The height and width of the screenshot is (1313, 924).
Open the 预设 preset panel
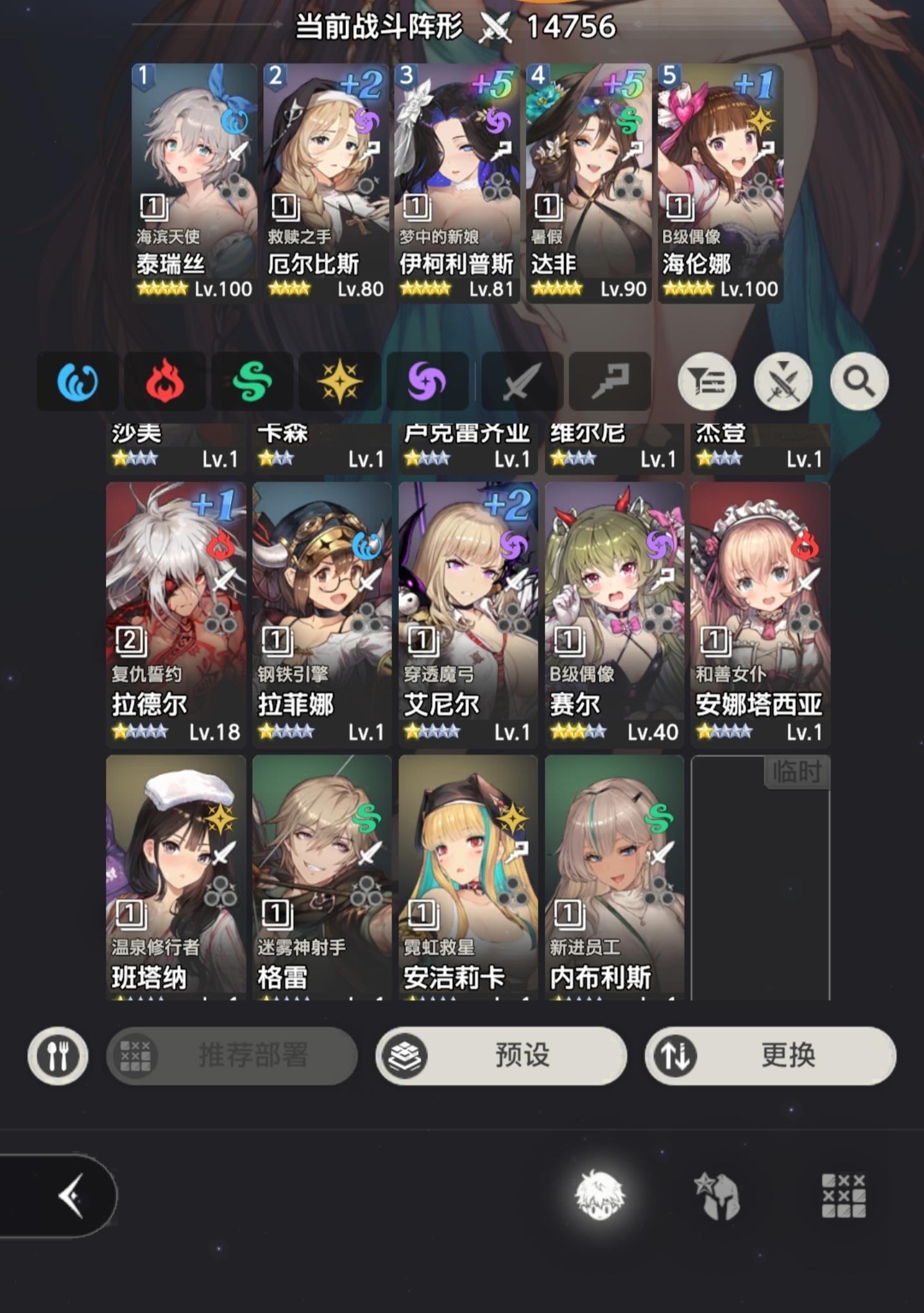coord(503,1057)
